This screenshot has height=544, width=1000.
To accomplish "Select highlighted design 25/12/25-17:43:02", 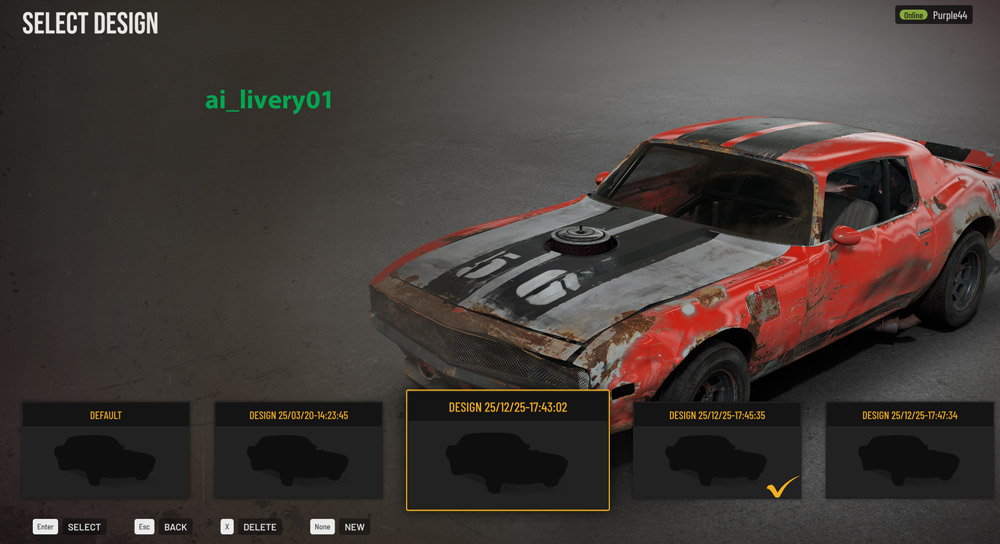I will (x=508, y=452).
